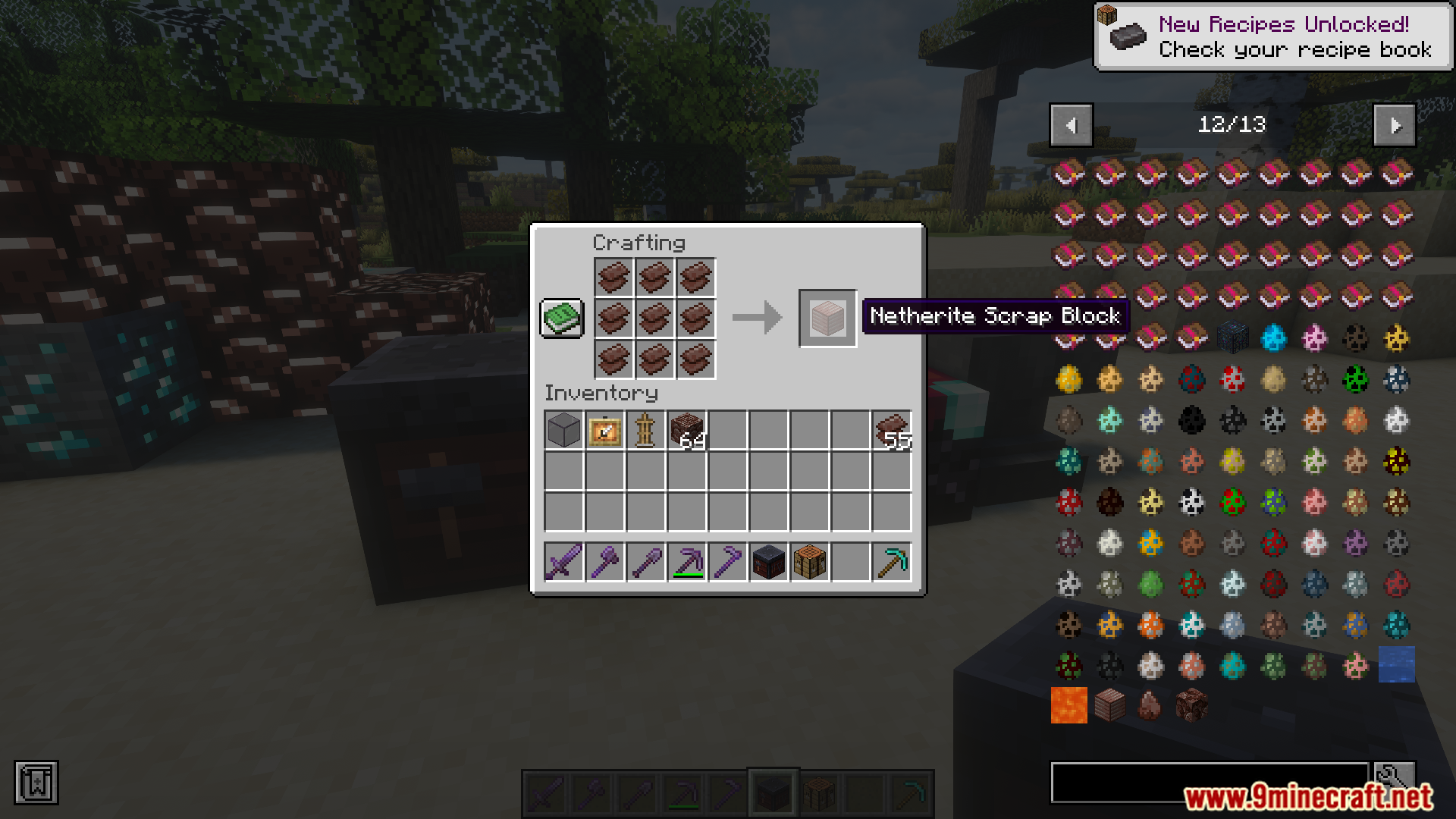Toggle the bookmark button in the corner
The image size is (1456, 819).
point(36,783)
